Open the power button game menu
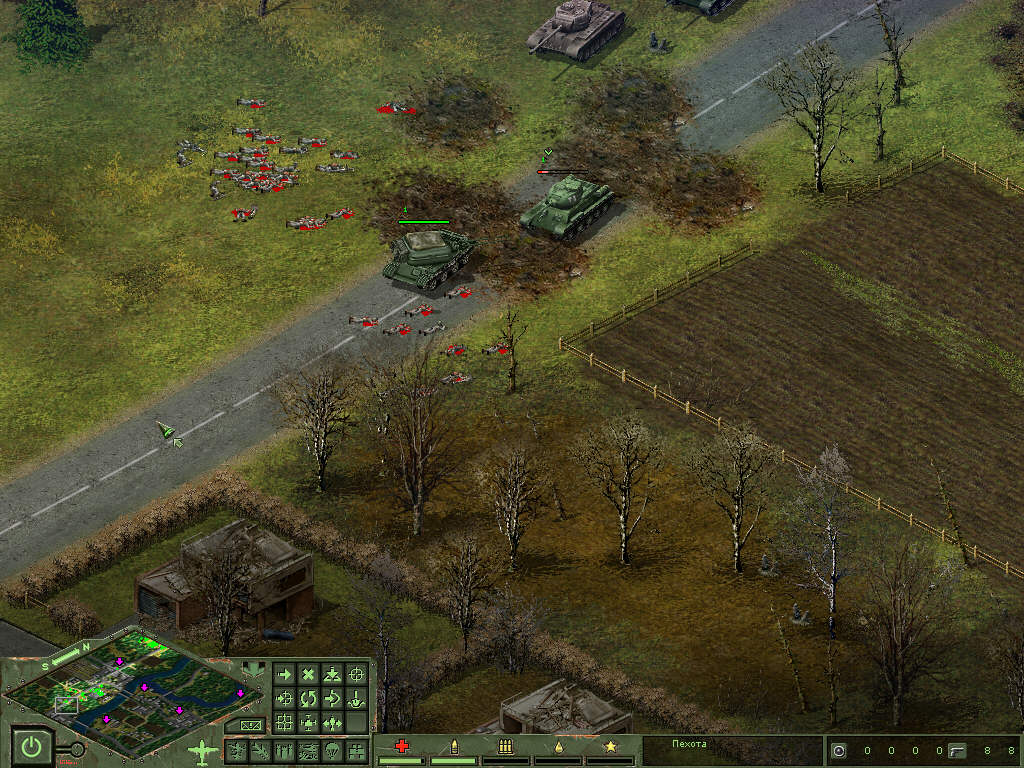The width and height of the screenshot is (1024, 768). (x=33, y=746)
